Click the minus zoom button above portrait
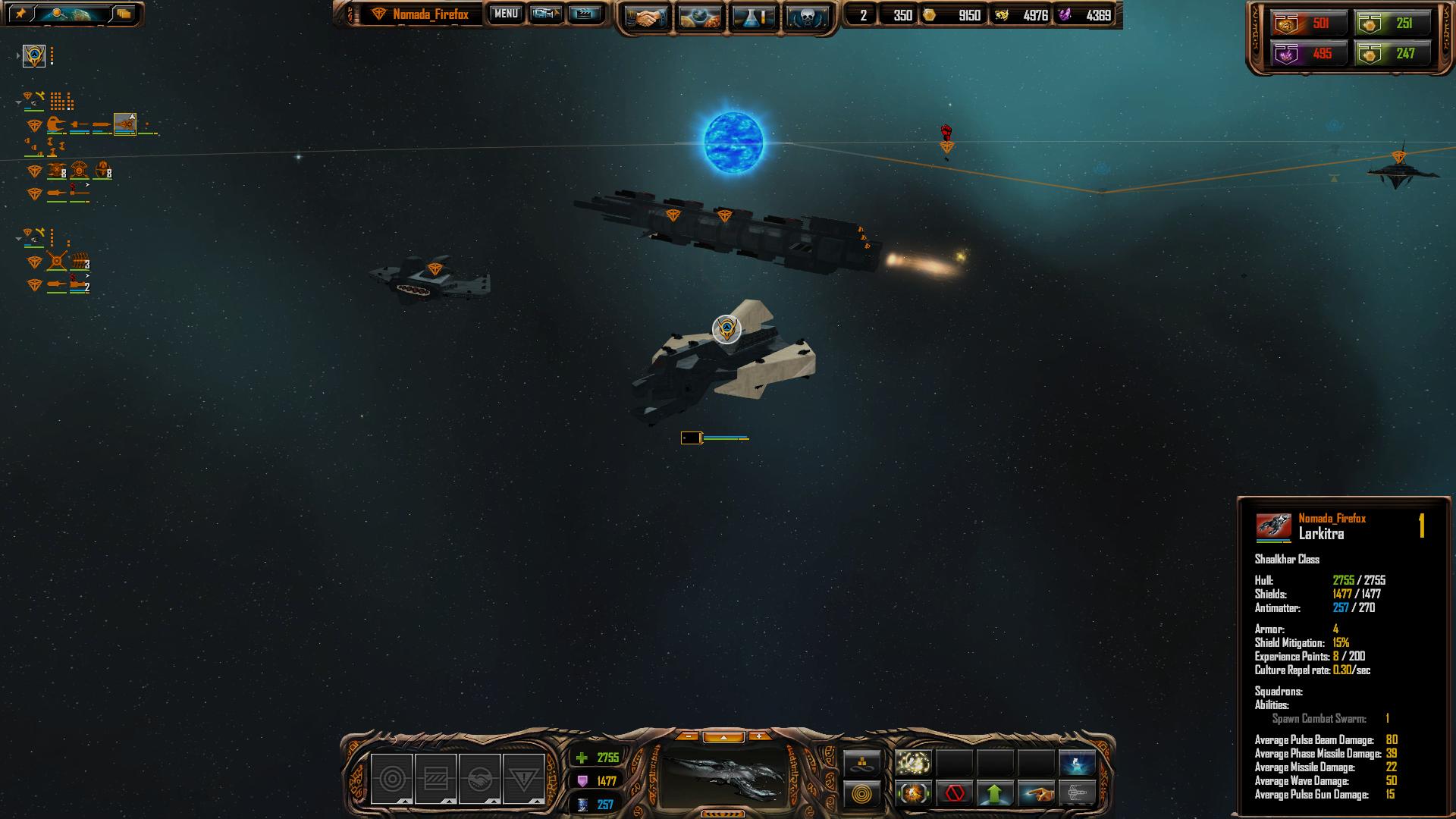The width and height of the screenshot is (1456, 819). [688, 736]
